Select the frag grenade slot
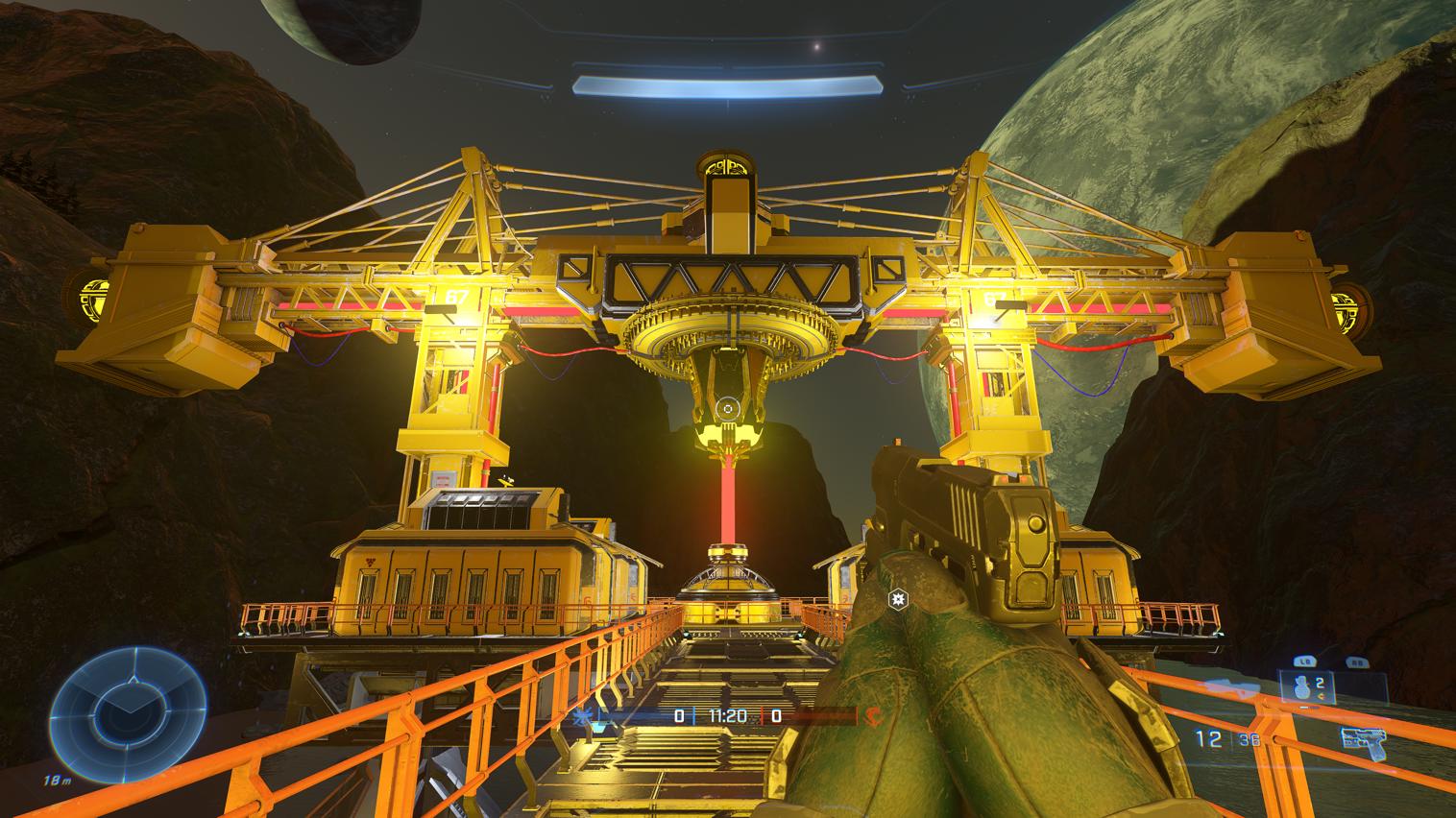The height and width of the screenshot is (818, 1456). click(1304, 687)
